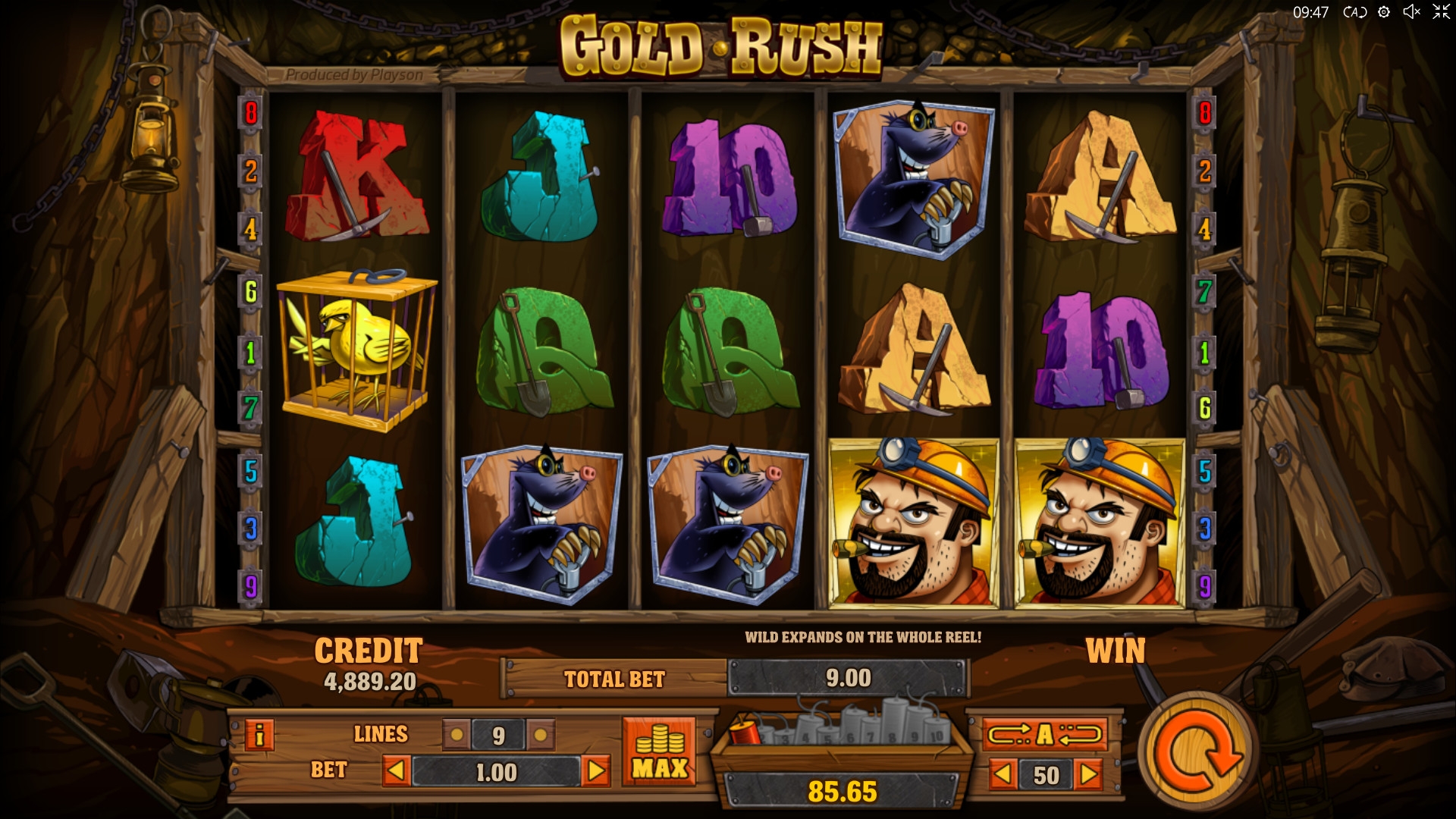Select payline 9 marker on the left side
The height and width of the screenshot is (819, 1456).
tap(250, 586)
